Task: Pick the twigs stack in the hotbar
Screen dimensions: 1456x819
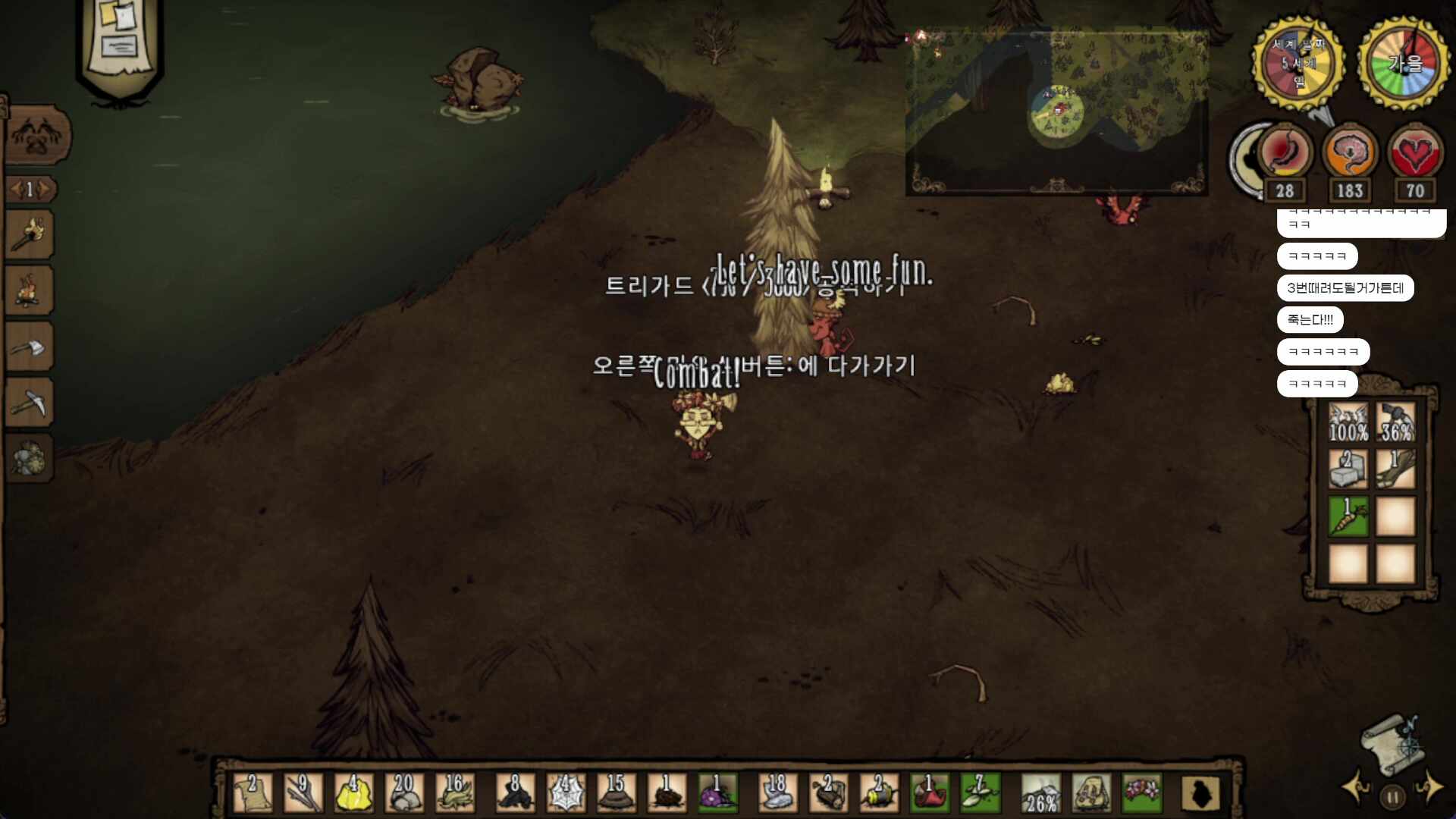Action: pos(303,793)
